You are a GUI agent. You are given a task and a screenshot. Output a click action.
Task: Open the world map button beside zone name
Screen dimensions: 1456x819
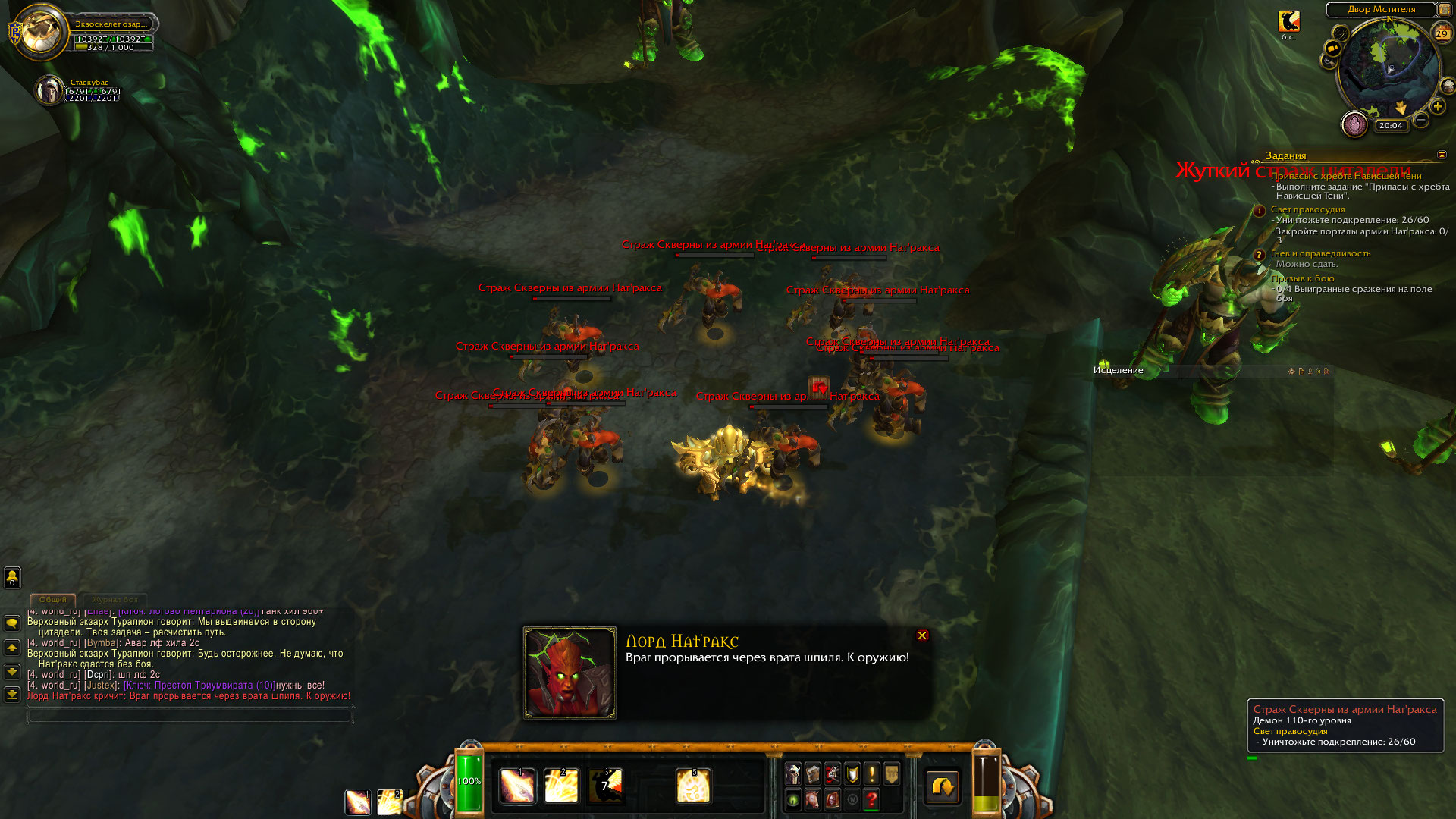point(1445,10)
